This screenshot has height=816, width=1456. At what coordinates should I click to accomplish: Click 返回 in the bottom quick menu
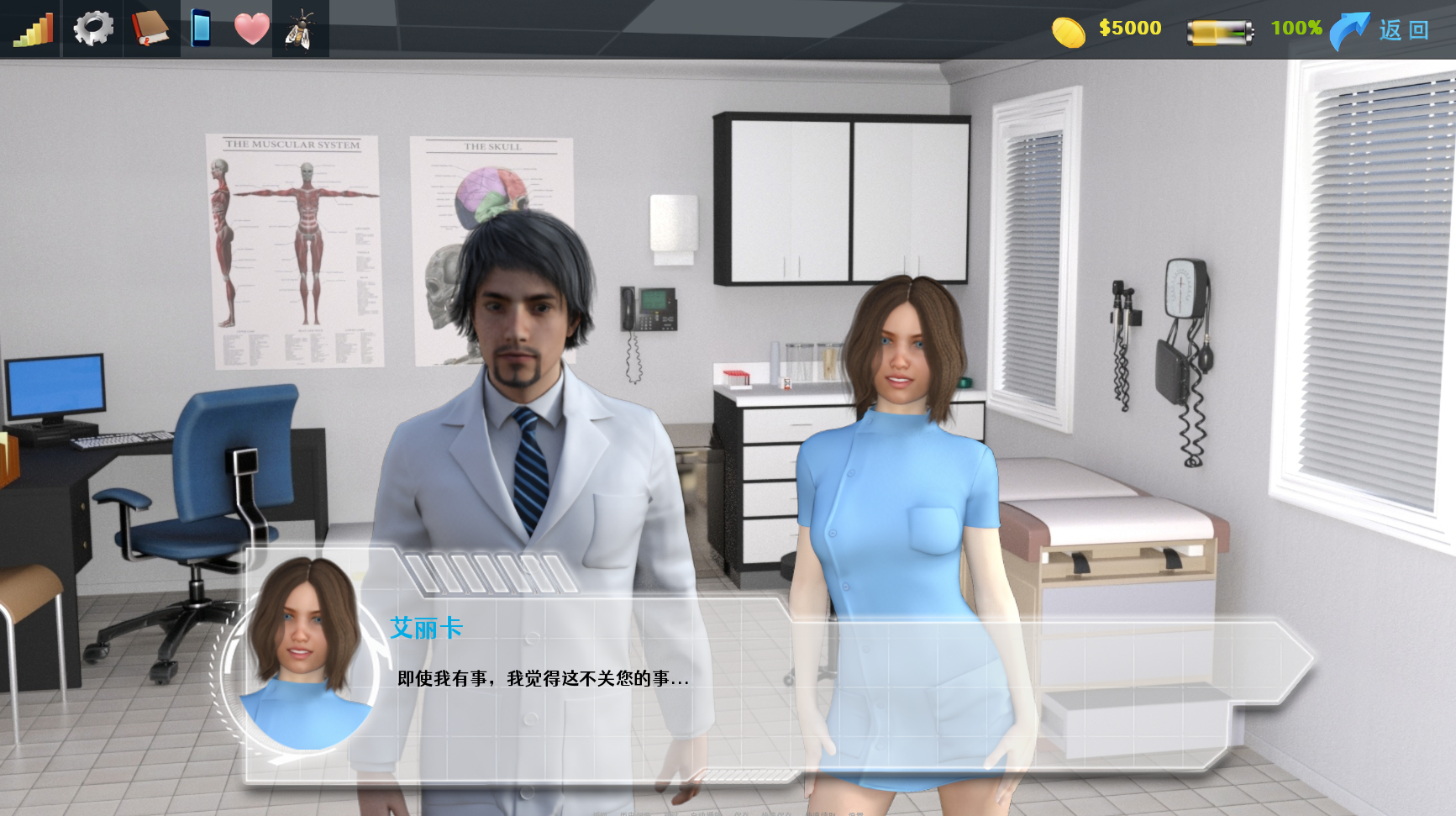point(601,813)
